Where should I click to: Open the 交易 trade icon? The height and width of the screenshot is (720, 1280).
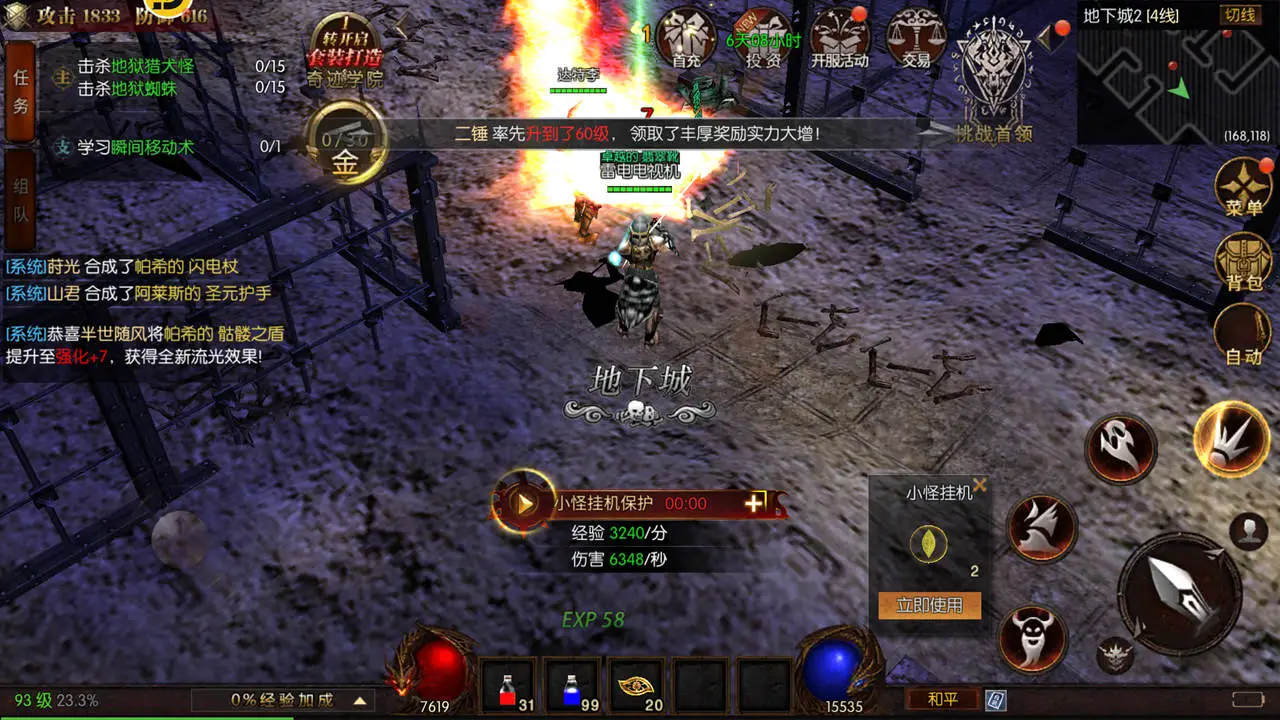point(916,38)
